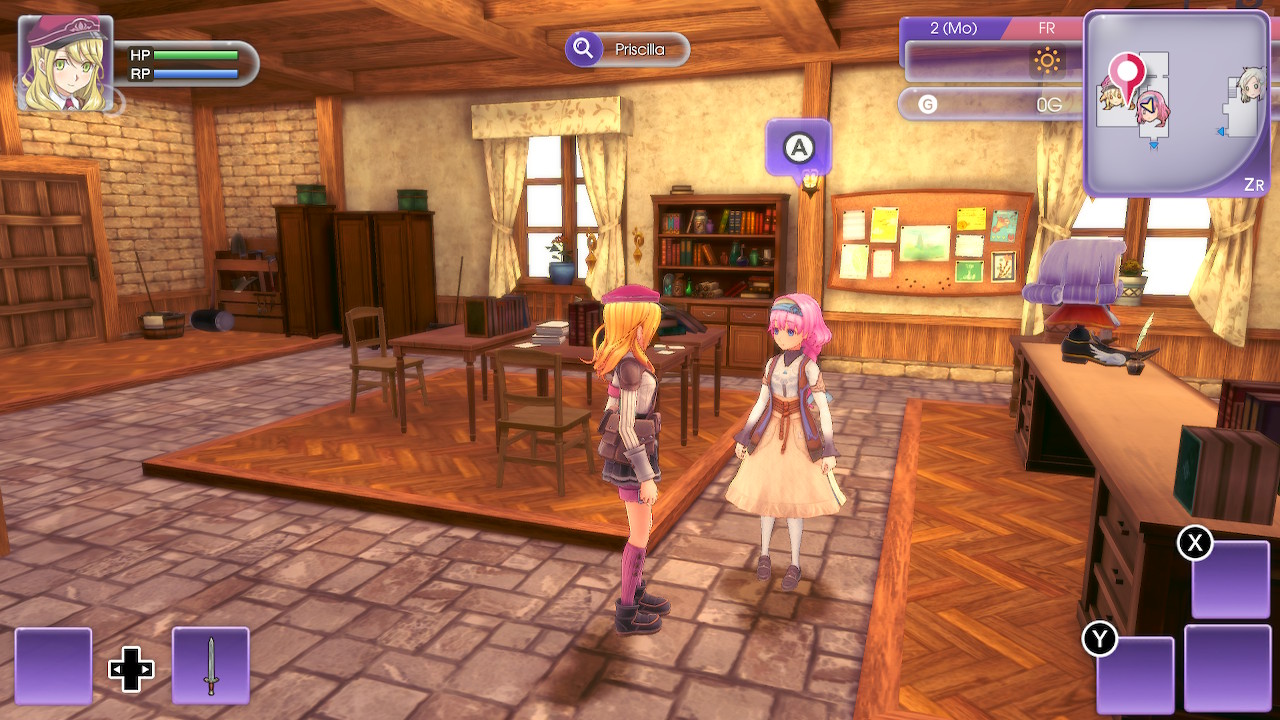Viewport: 1280px width, 720px height.
Task: Select the white-haired character marker on minimap
Action: click(x=1250, y=86)
